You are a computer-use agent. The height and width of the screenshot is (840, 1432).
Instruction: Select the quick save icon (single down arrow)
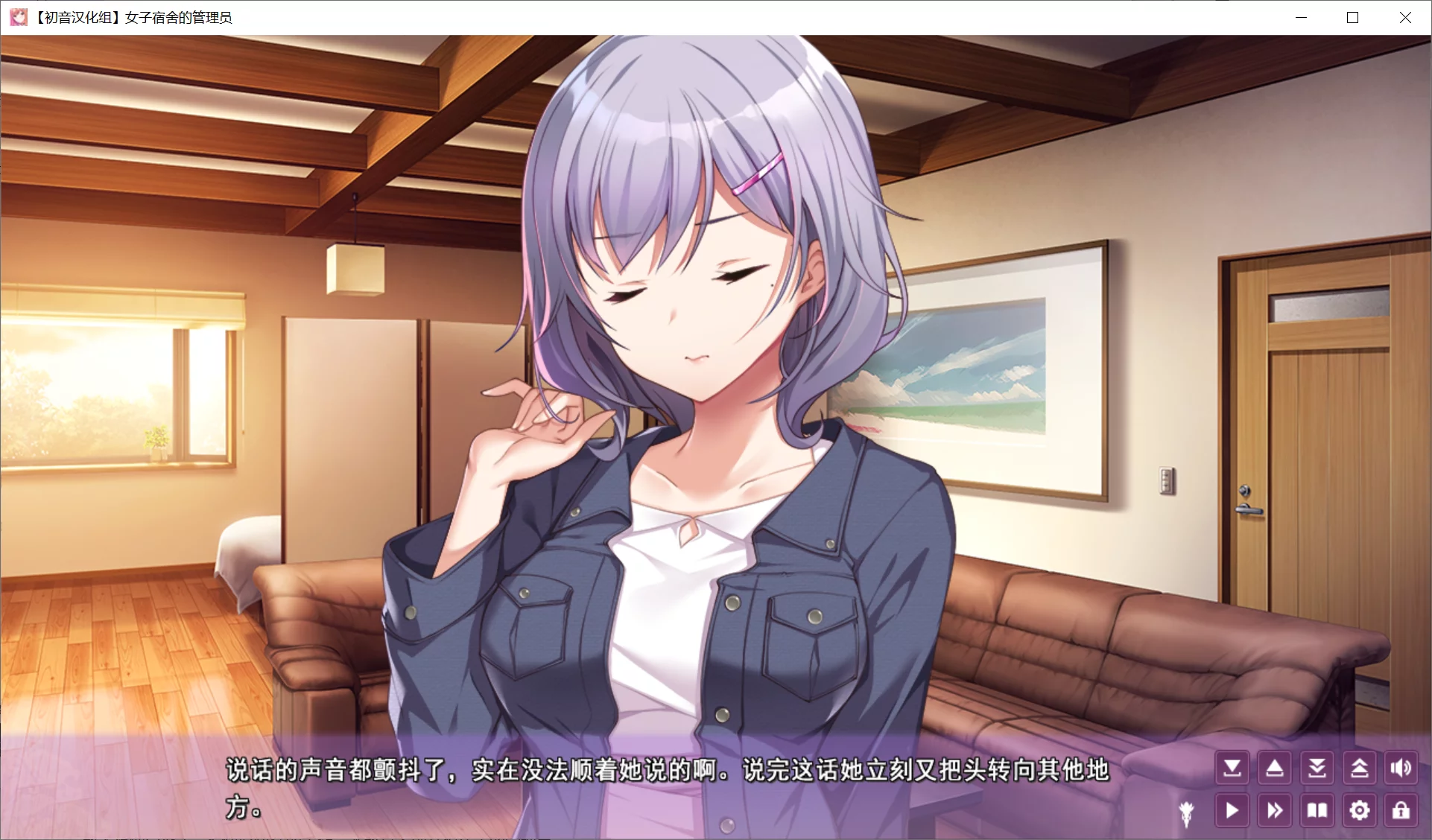tap(1232, 769)
